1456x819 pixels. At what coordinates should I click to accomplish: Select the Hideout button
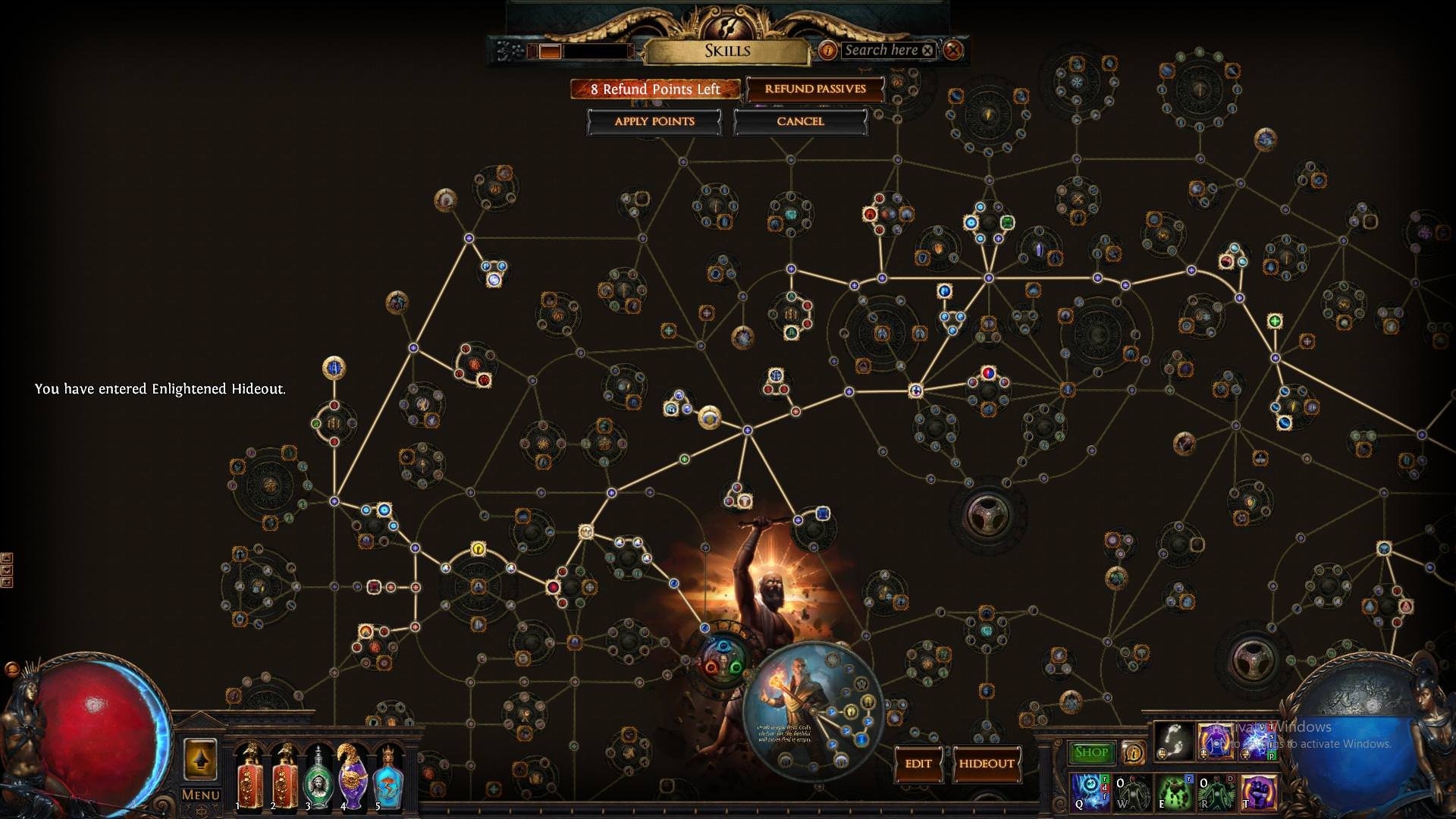[986, 764]
